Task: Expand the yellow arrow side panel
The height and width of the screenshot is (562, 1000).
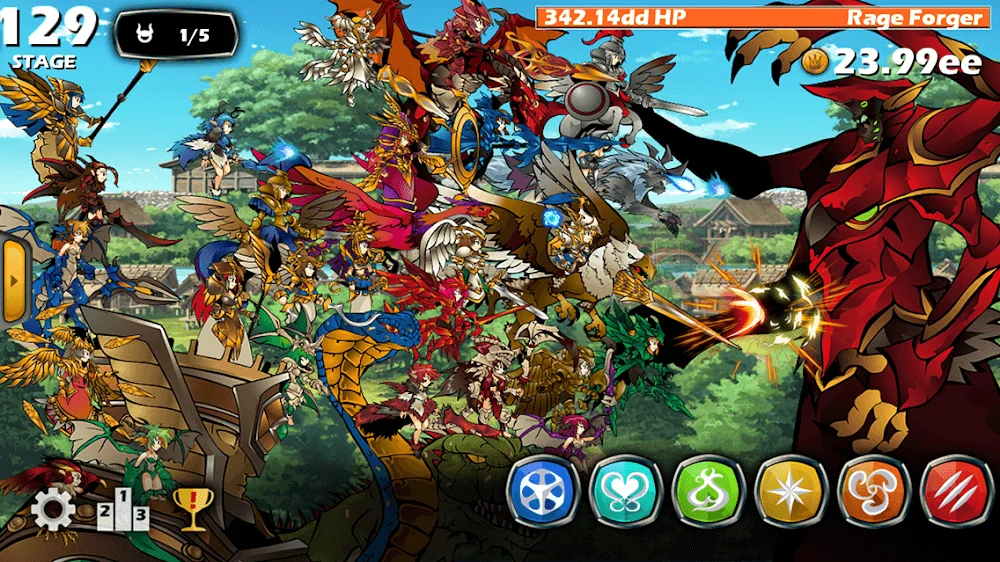Action: pyautogui.click(x=13, y=281)
